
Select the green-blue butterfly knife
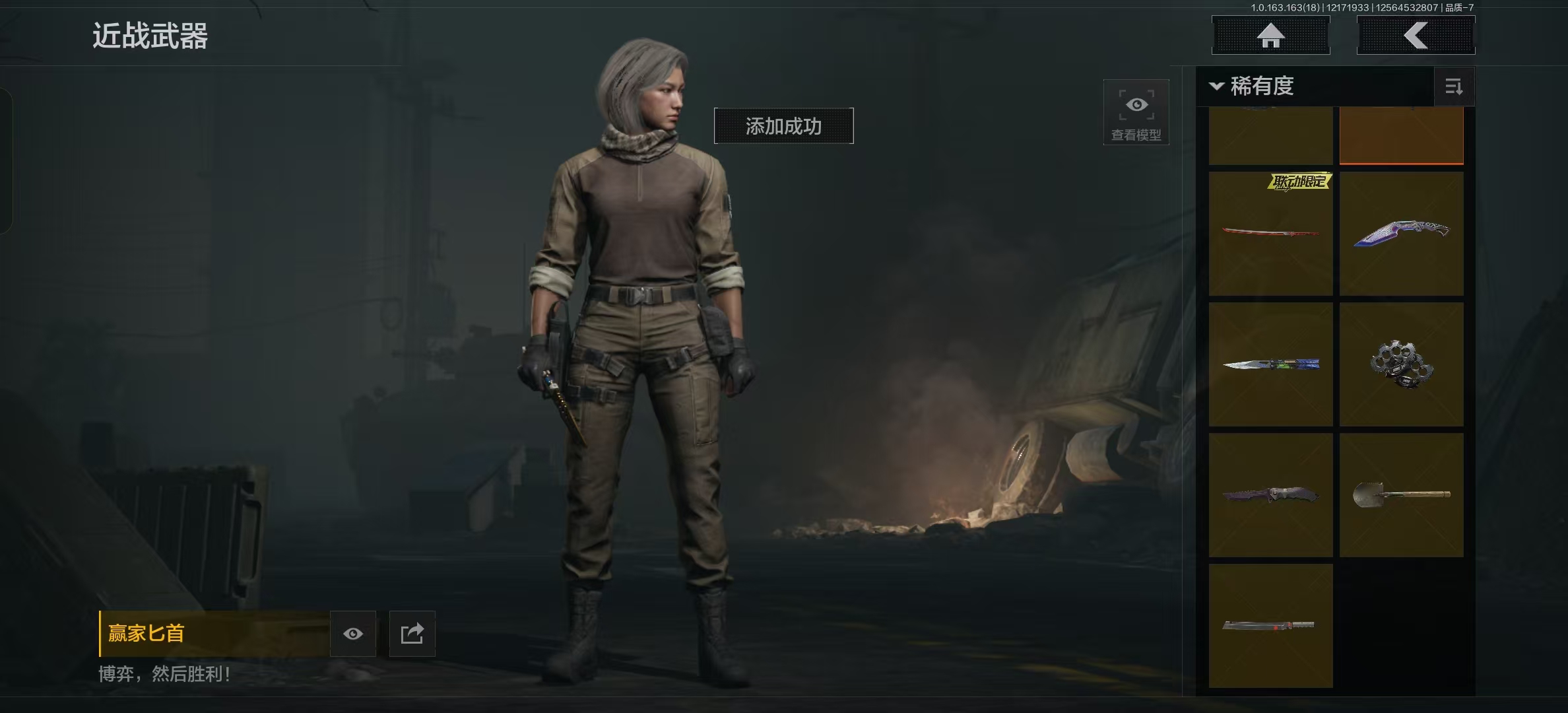pos(1270,364)
